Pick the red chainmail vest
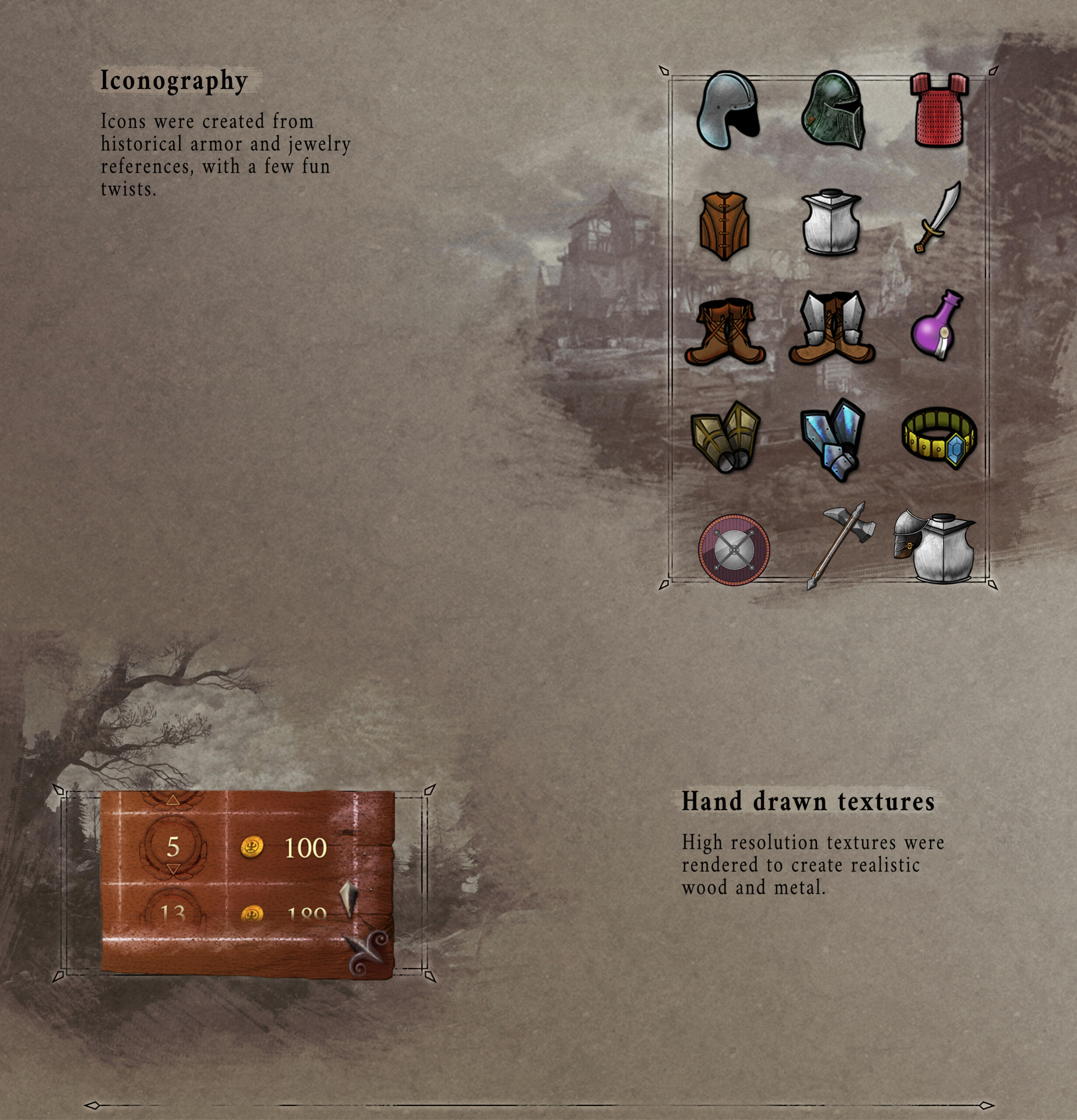This screenshot has width=1077, height=1120. pos(939,110)
